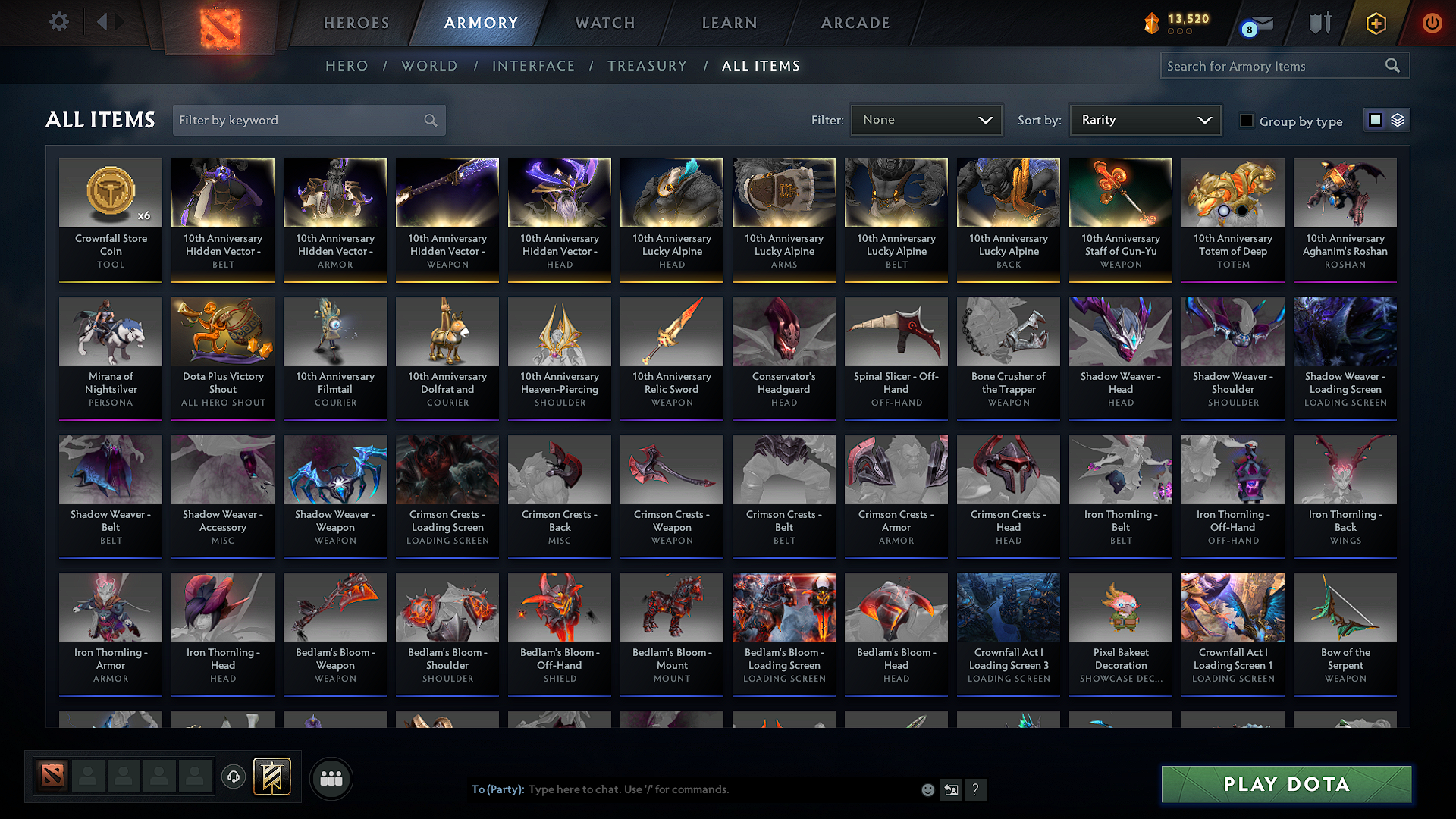Select the grid view toggle

(1376, 120)
